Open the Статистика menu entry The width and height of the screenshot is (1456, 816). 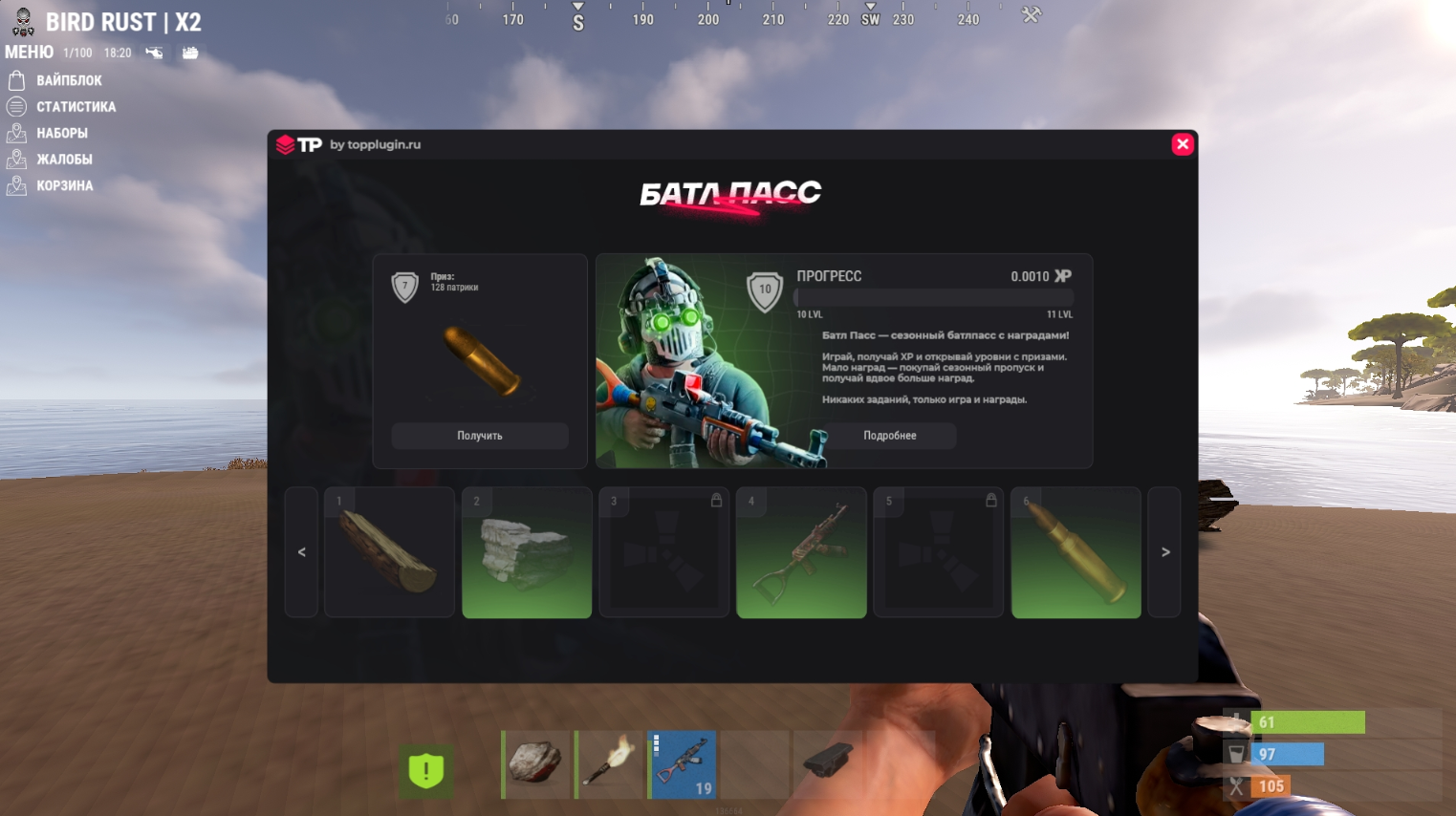click(76, 107)
